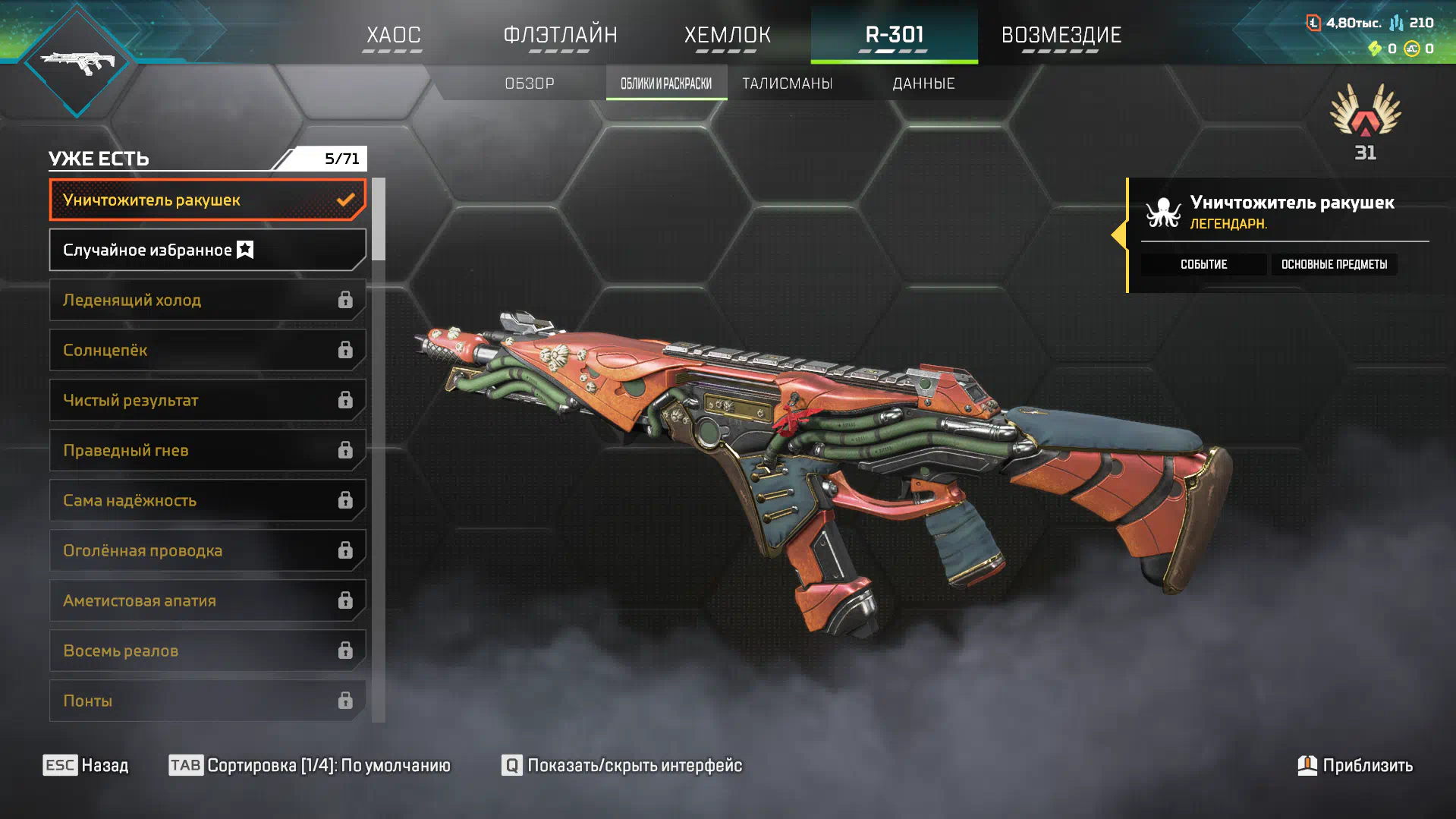Switch to the ХАОС weapon tab
Image resolution: width=1456 pixels, height=819 pixels.
click(x=393, y=35)
